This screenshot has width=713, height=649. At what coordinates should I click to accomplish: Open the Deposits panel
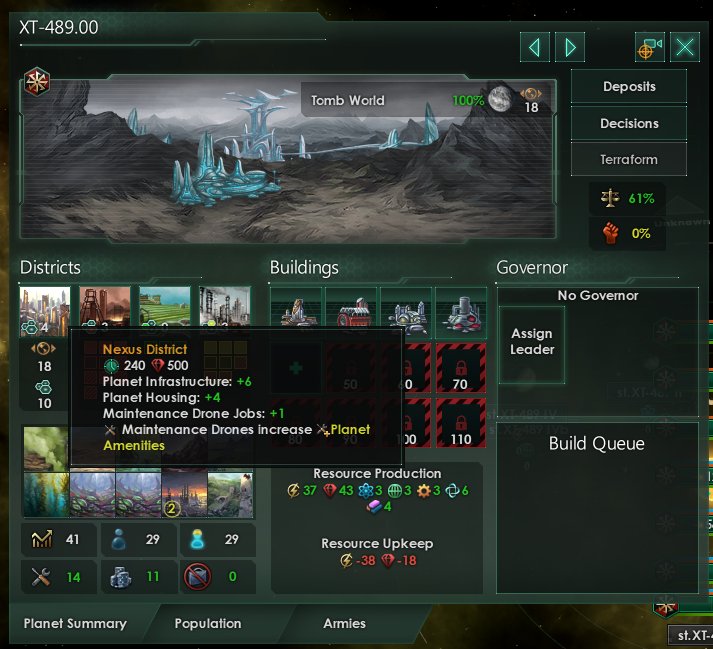(x=629, y=87)
